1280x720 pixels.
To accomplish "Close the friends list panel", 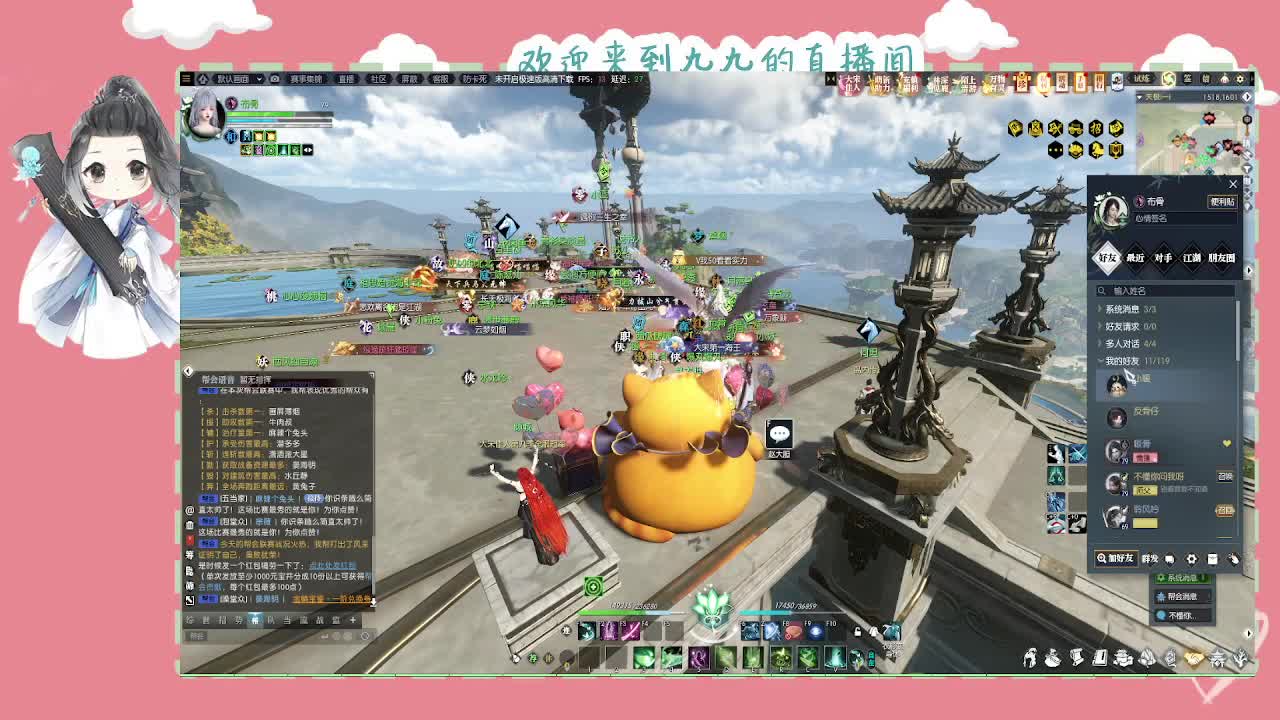I will click(1232, 184).
